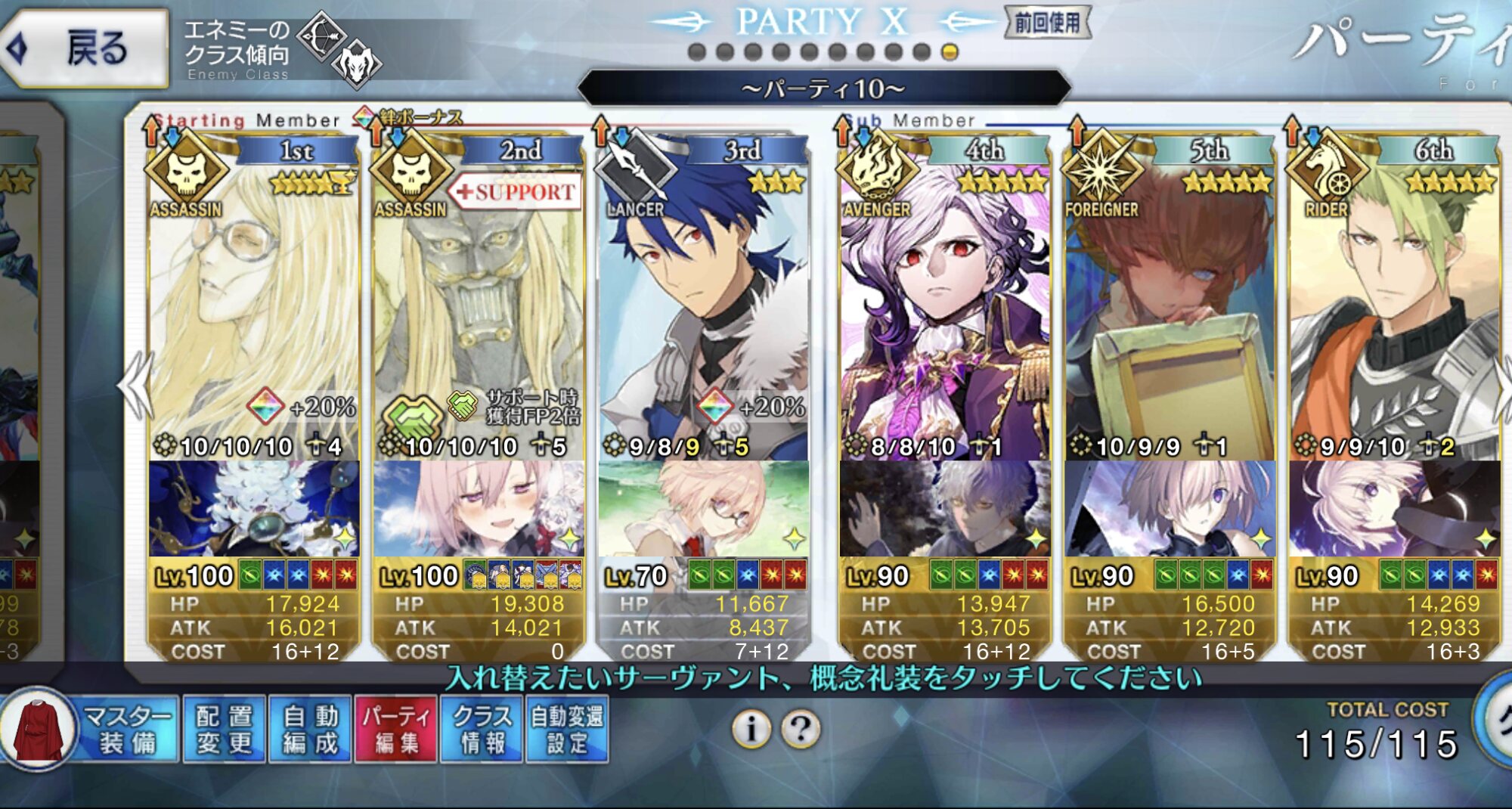Show クラス情報 class info
Viewport: 1512px width, 809px height.
tap(482, 730)
